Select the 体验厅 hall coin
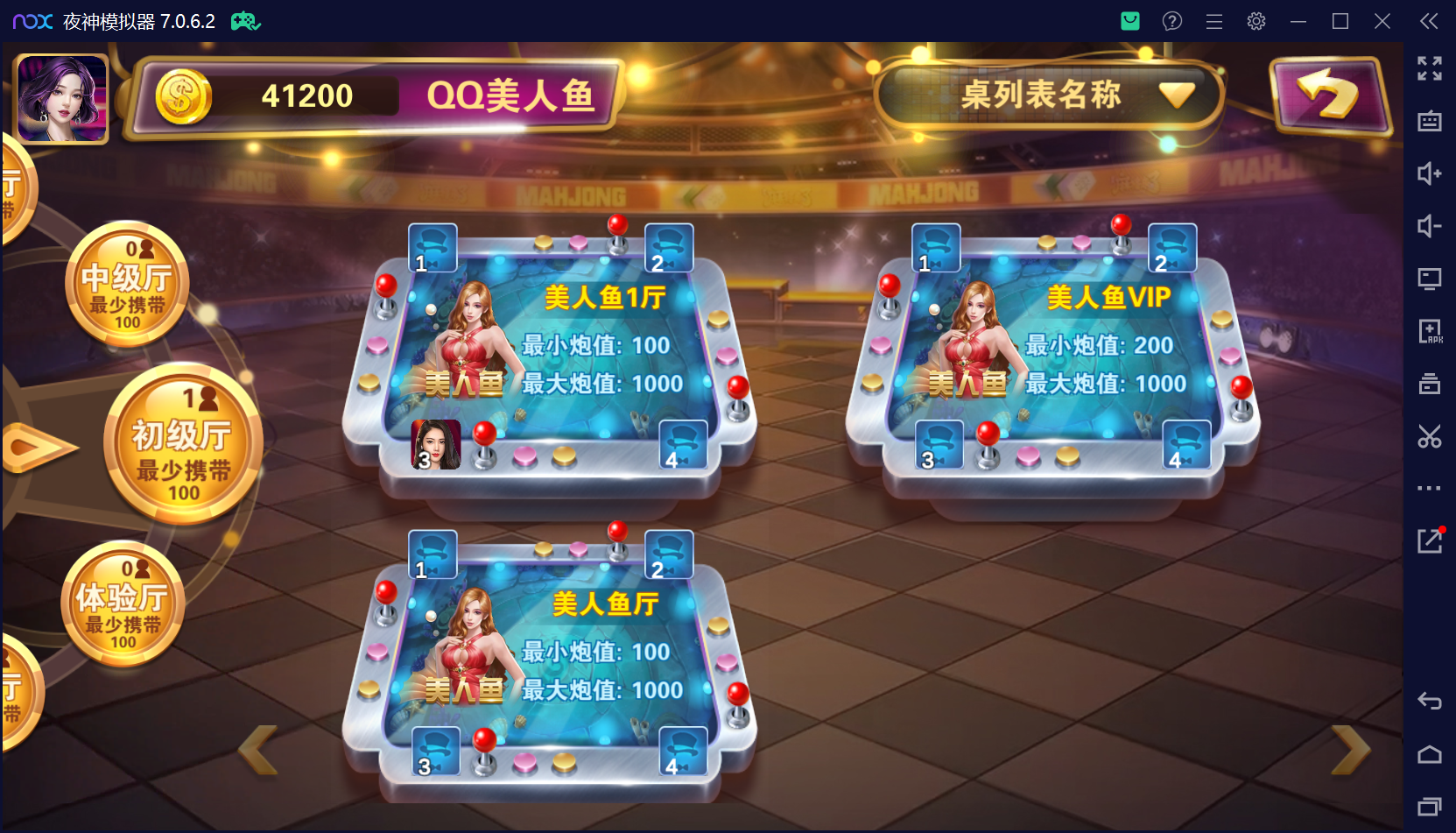Viewport: 1456px width, 833px height. [123, 604]
